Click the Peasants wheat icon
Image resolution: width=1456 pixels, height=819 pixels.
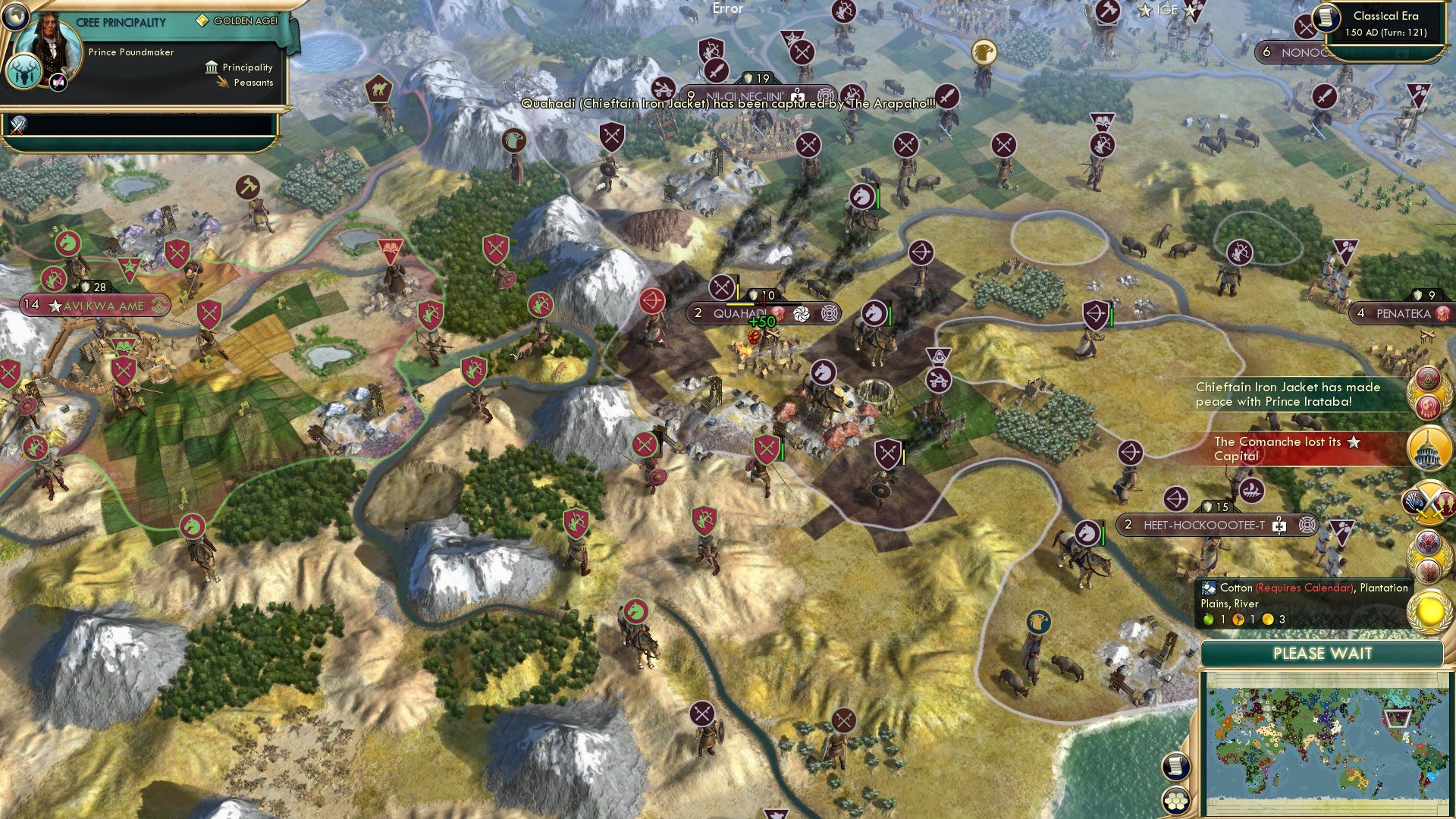point(222,83)
